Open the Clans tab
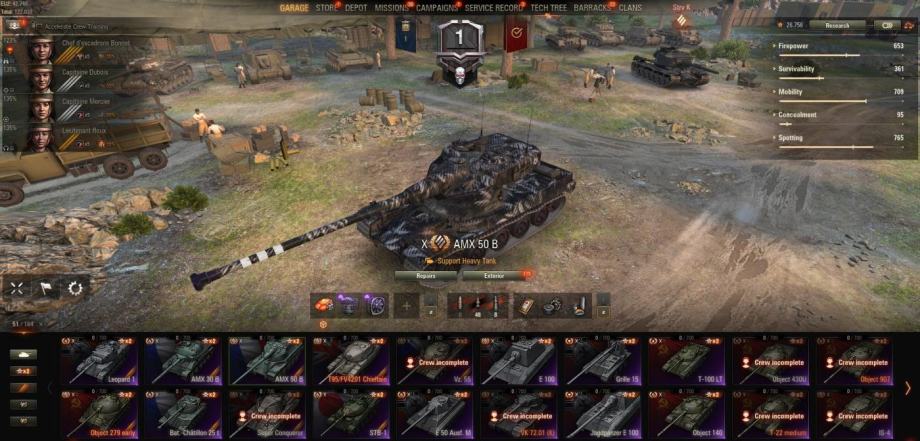920x441 pixels. (630, 7)
